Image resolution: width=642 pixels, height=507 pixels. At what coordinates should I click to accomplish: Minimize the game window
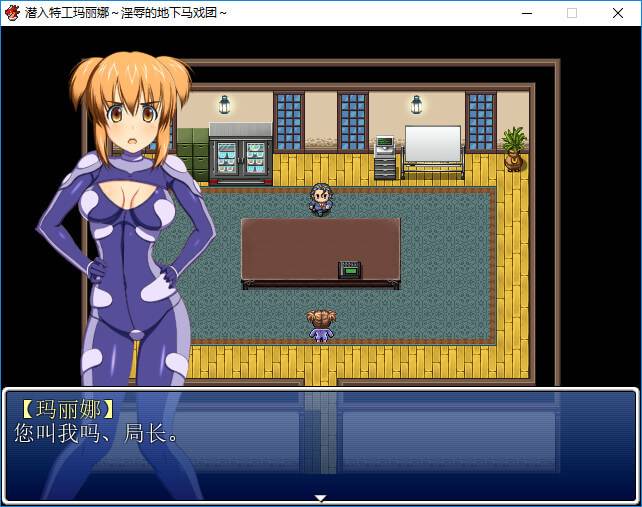526,13
